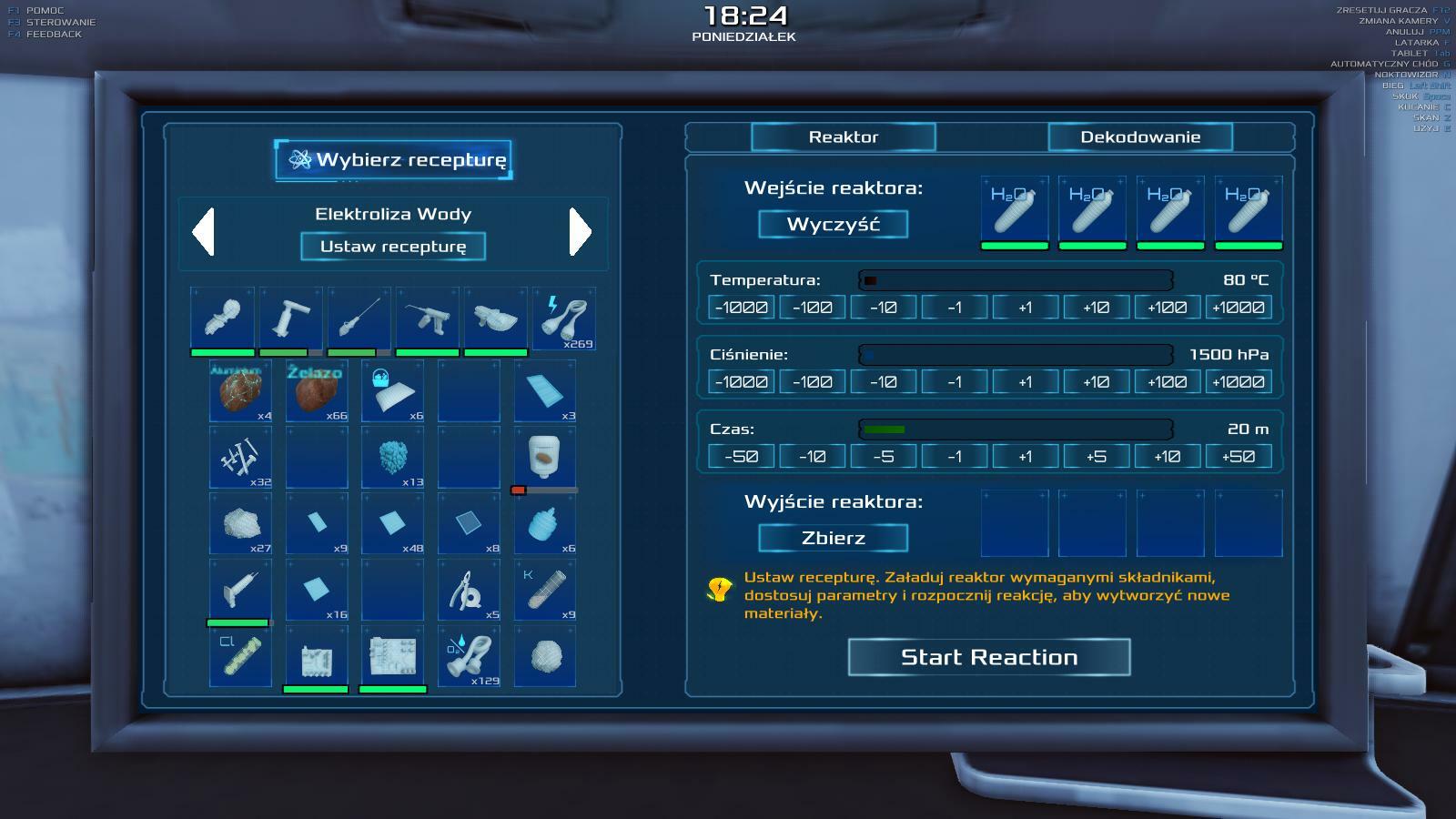Image resolution: width=1456 pixels, height=819 pixels.
Task: Choose the Cl chlorine canister slot
Action: [240, 655]
